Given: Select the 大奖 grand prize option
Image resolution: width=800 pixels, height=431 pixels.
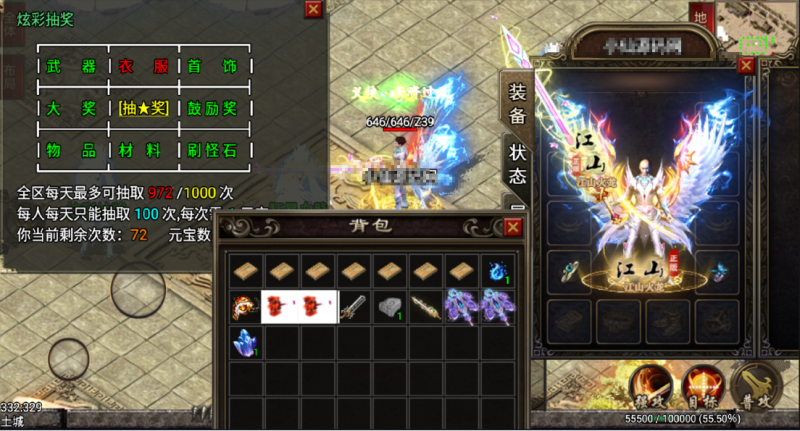Looking at the screenshot, I should click(x=71, y=108).
